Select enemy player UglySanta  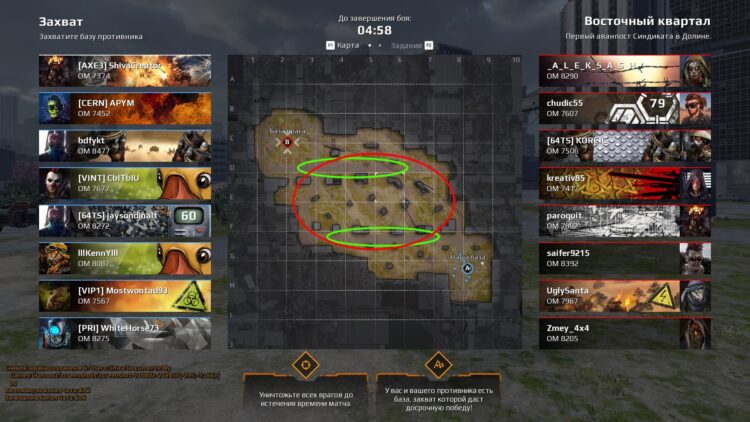625,296
